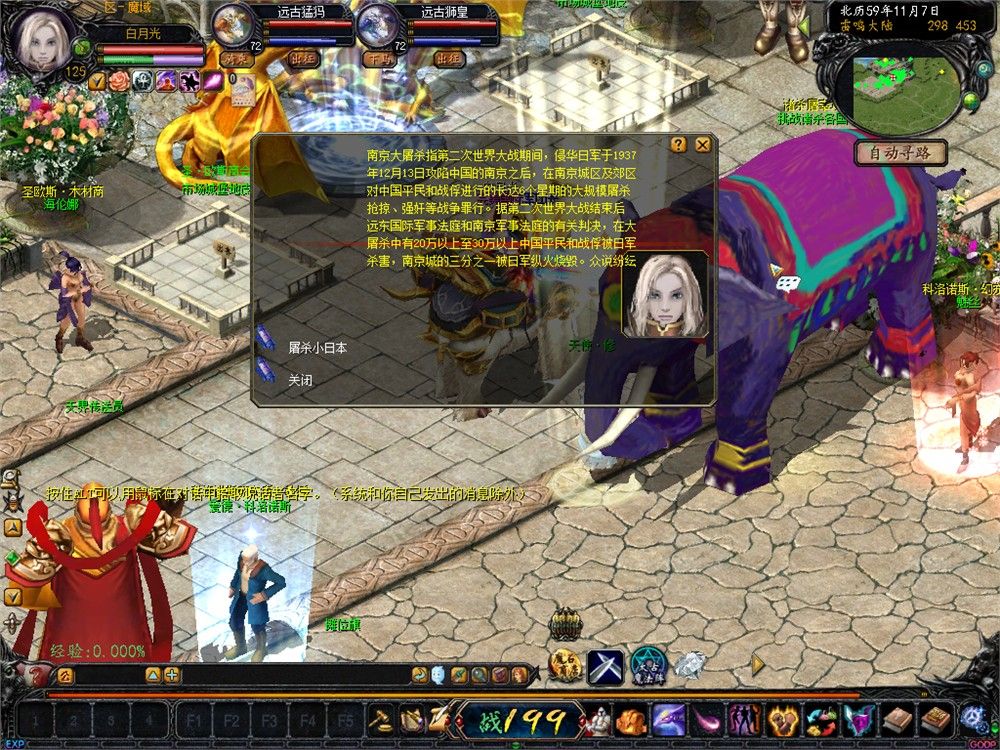Image resolution: width=1000 pixels, height=750 pixels.
Task: Activate the crossed swords skill icon
Action: (605, 666)
